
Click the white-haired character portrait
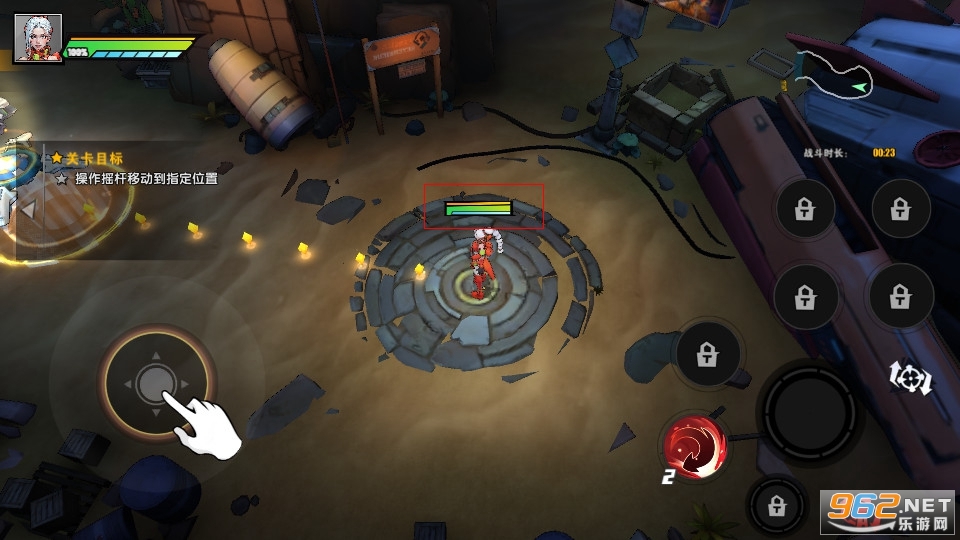click(x=37, y=39)
